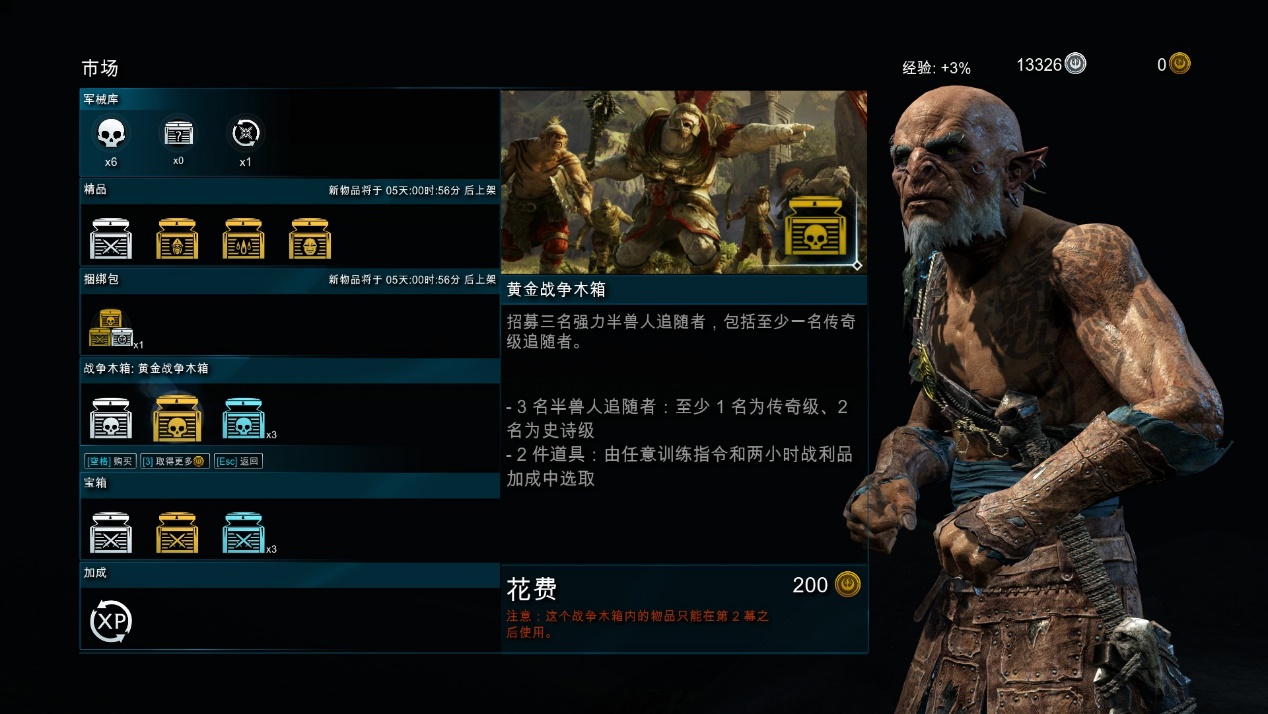Click the 返回 back button
This screenshot has height=714, width=1268.
(x=238, y=461)
